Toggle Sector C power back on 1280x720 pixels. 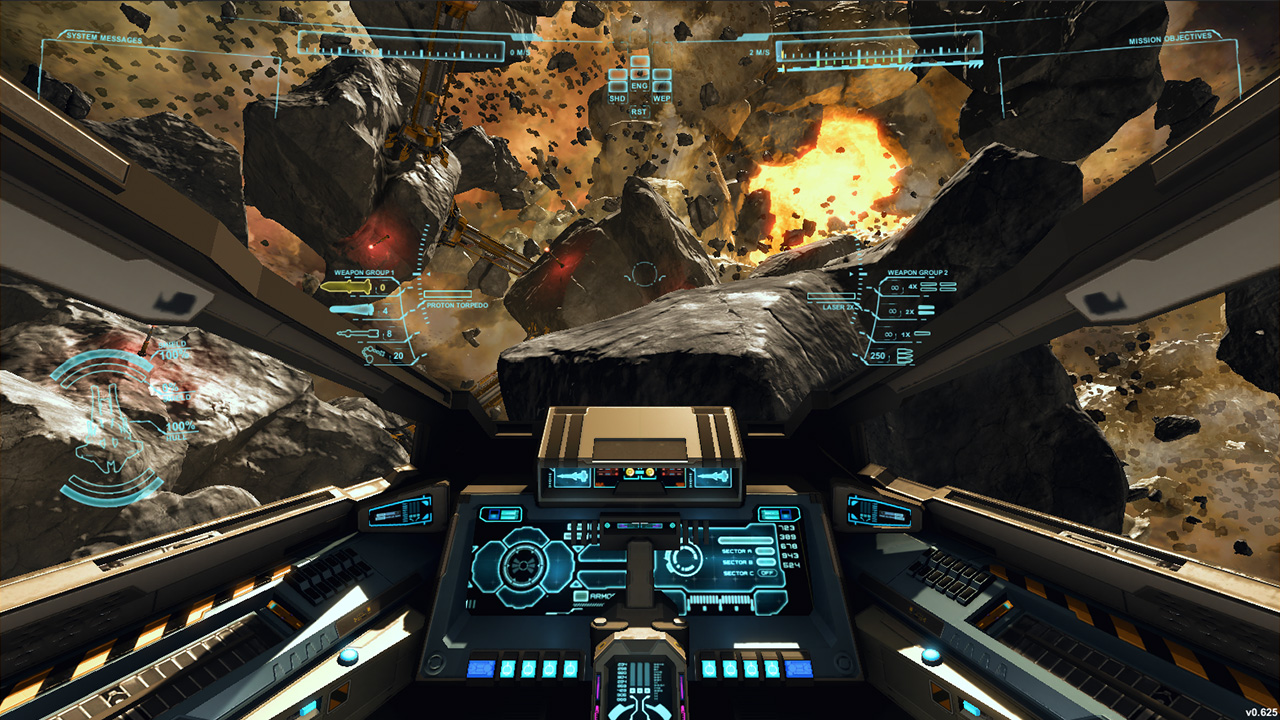click(x=767, y=573)
